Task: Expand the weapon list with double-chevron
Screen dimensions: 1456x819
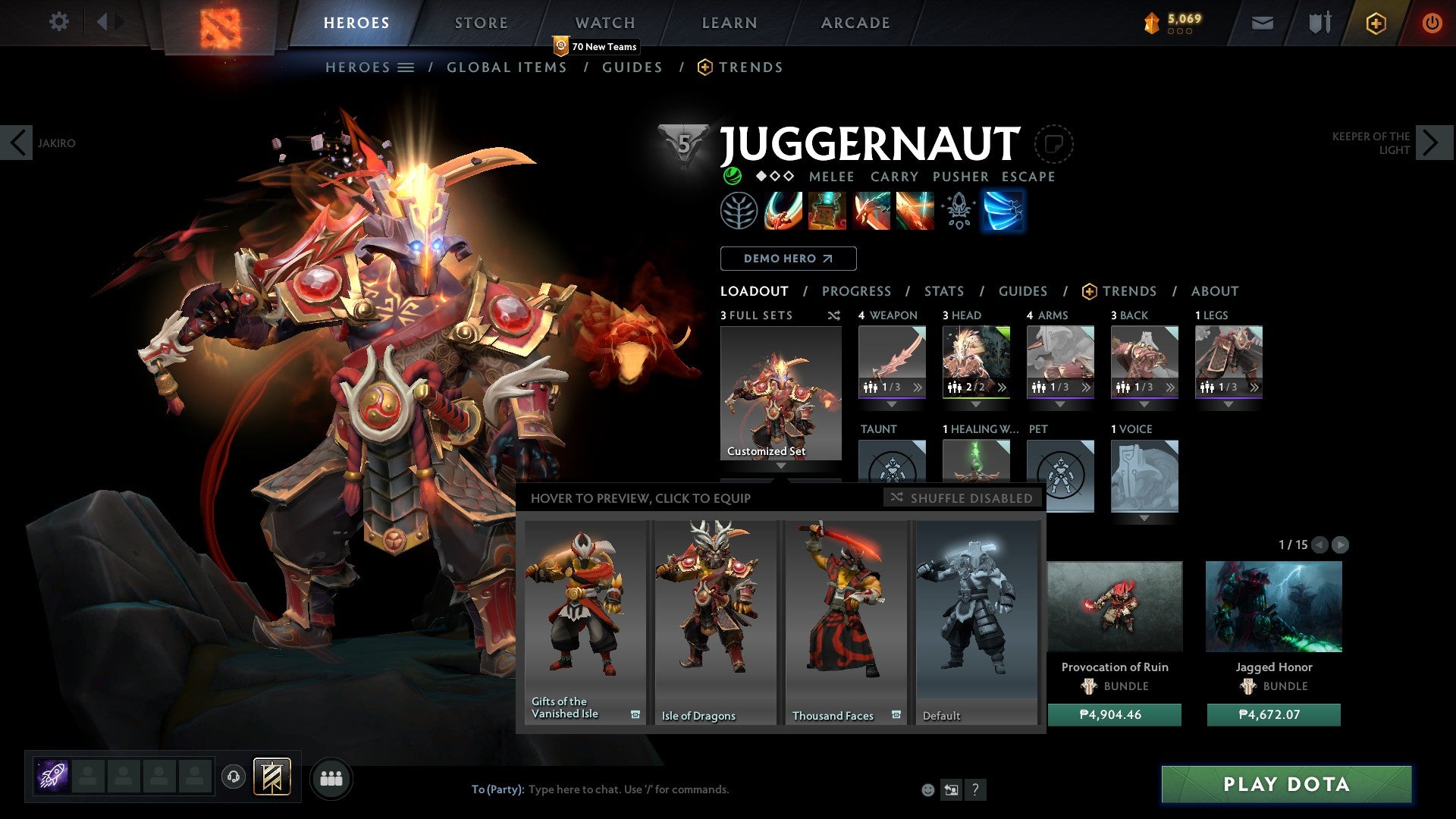Action: pos(918,387)
